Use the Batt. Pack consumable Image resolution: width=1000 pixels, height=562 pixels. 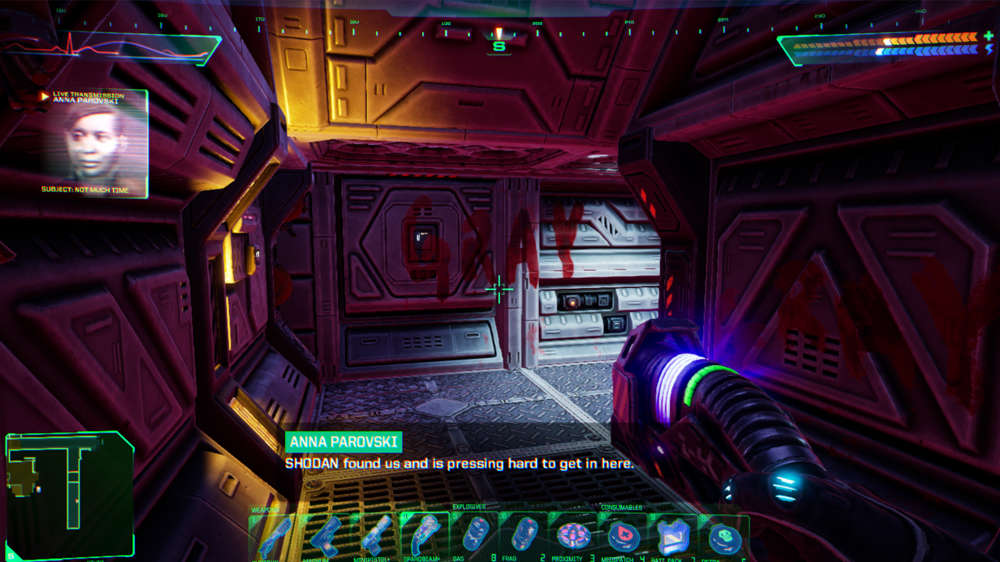point(673,536)
